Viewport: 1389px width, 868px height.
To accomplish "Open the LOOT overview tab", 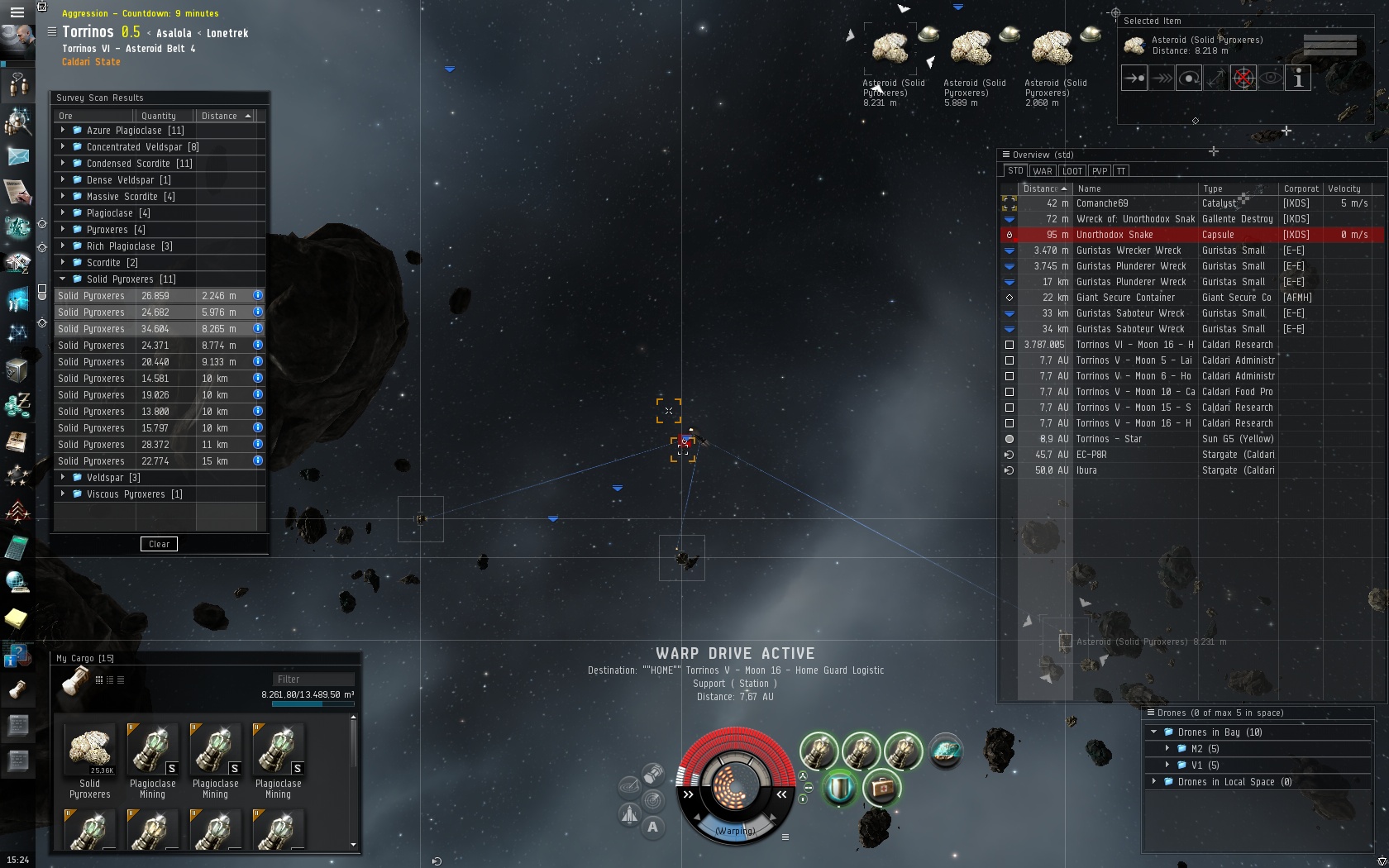I will point(1072,171).
